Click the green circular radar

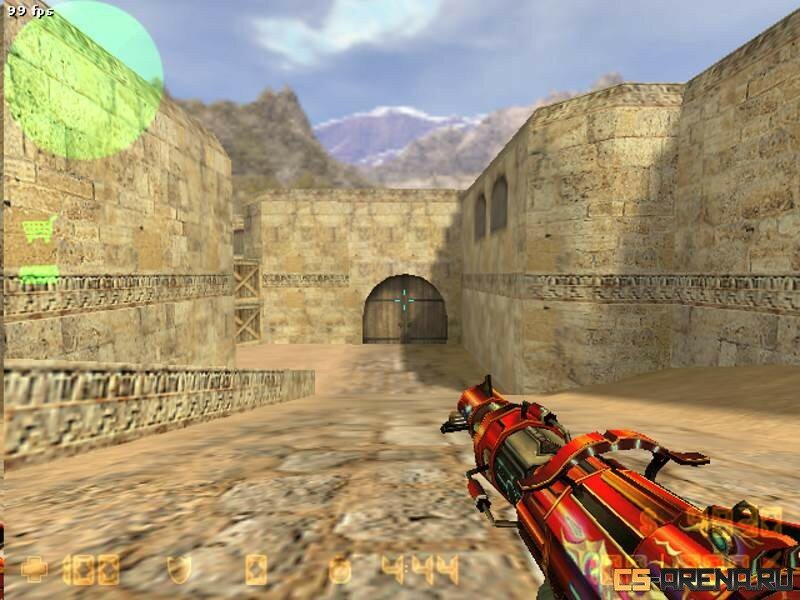[84, 80]
